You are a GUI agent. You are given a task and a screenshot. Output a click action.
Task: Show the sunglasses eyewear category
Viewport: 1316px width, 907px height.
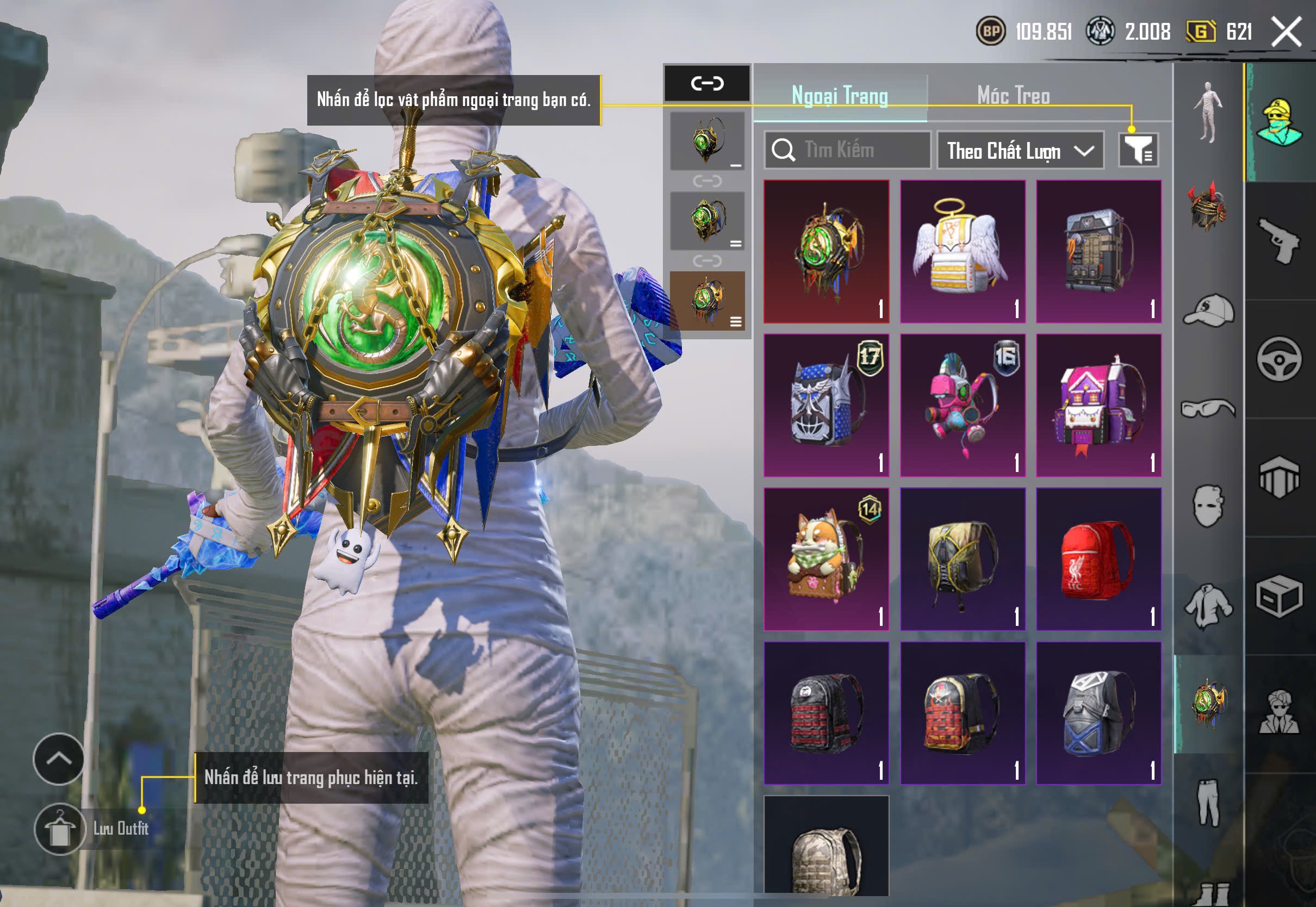pos(1208,408)
